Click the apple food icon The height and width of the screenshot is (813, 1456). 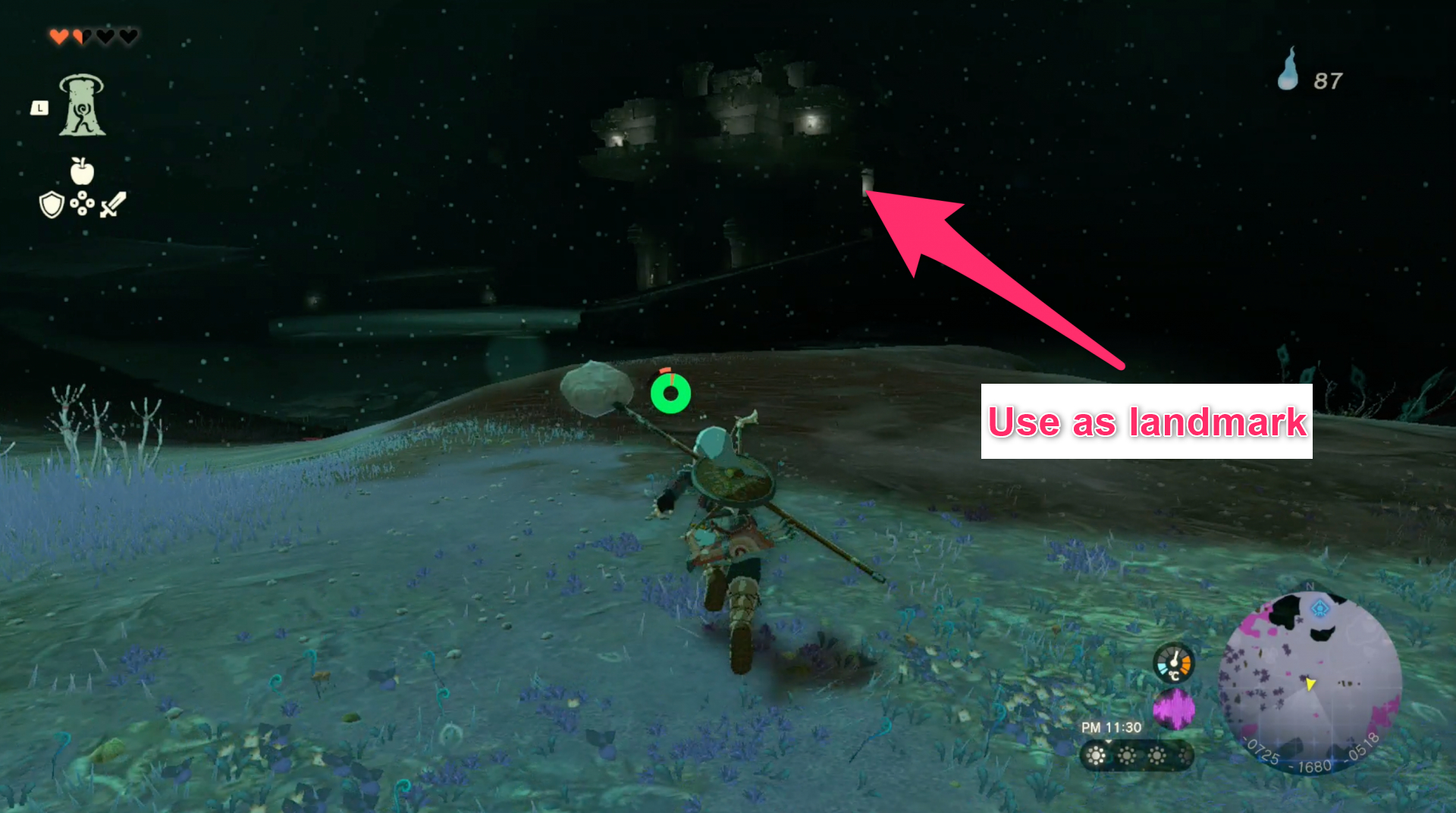tap(83, 173)
